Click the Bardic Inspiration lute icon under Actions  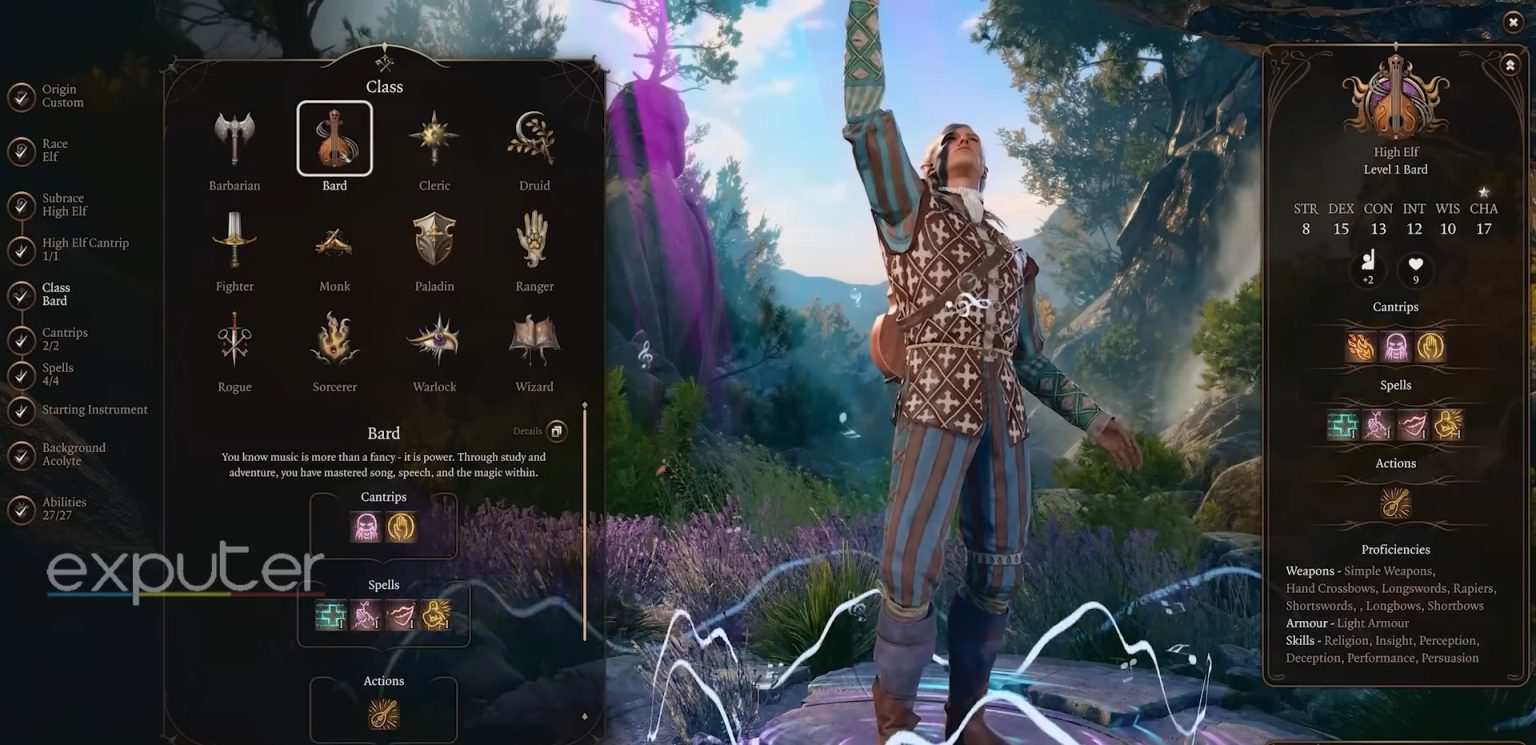384,713
